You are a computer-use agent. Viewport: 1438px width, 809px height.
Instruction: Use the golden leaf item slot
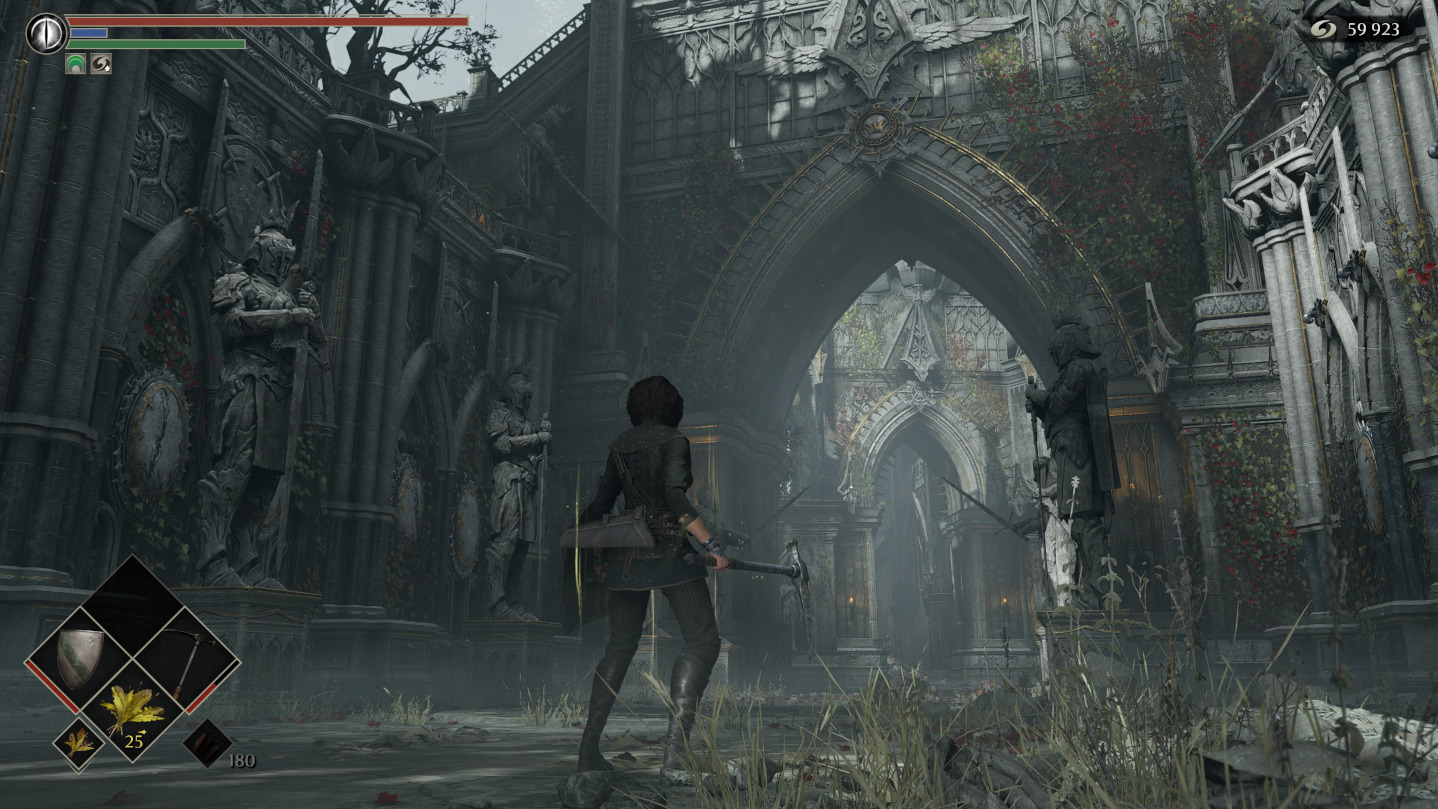tap(132, 711)
